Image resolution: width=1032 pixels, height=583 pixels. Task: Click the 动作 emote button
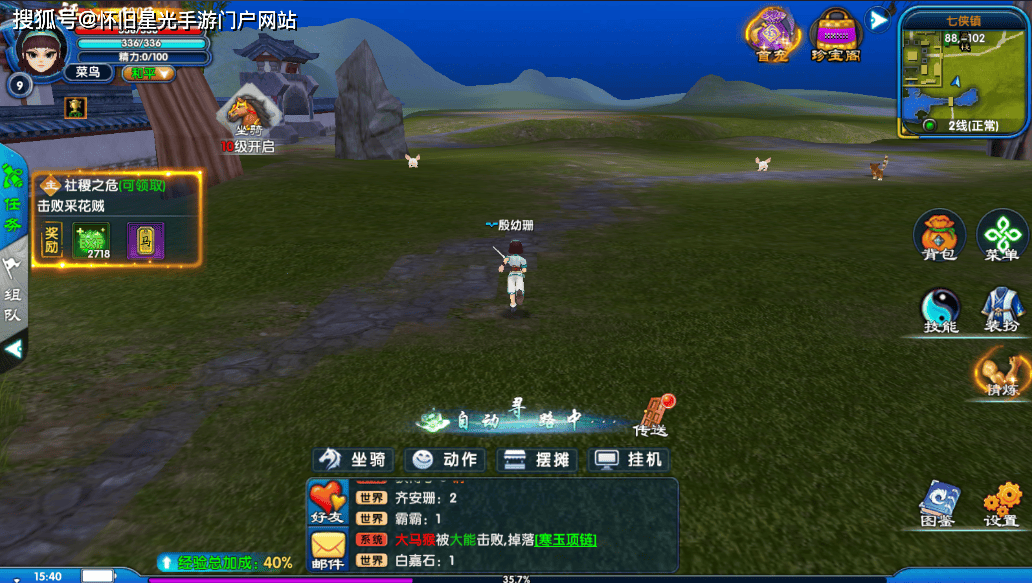click(446, 459)
